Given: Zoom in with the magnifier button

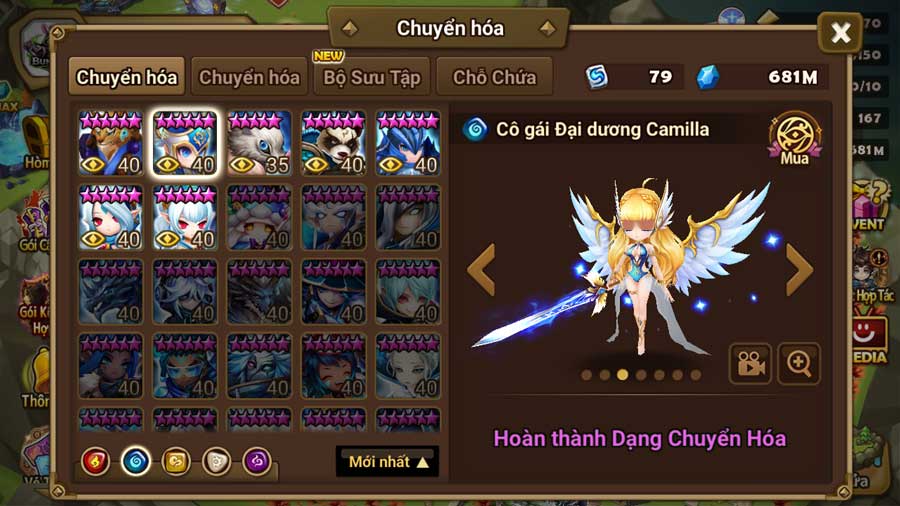Looking at the screenshot, I should coord(798,364).
